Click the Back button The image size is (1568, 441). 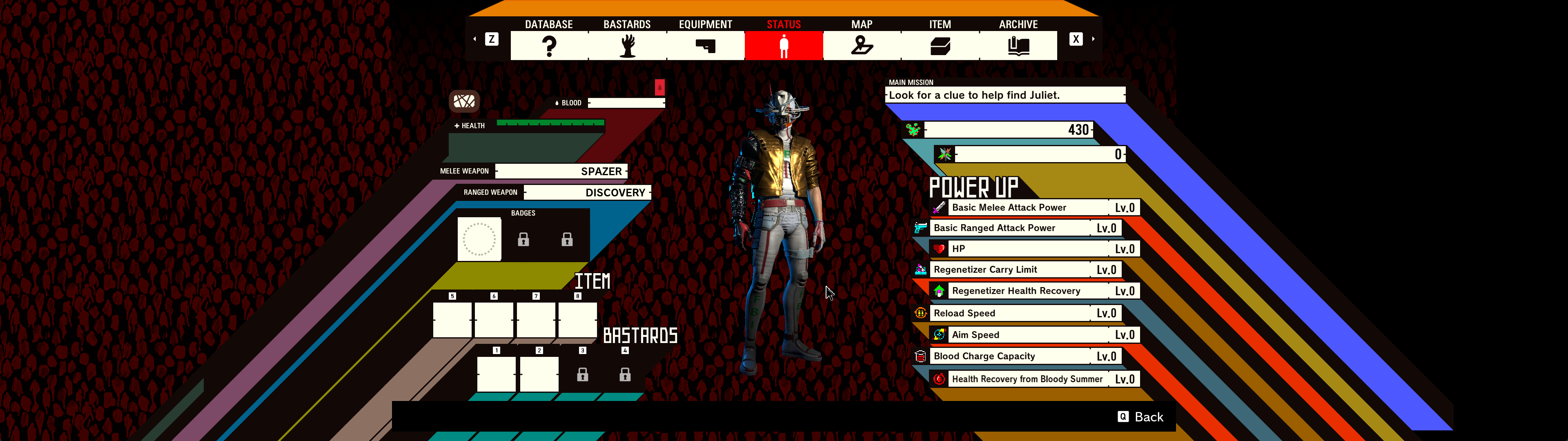[x=1141, y=416]
